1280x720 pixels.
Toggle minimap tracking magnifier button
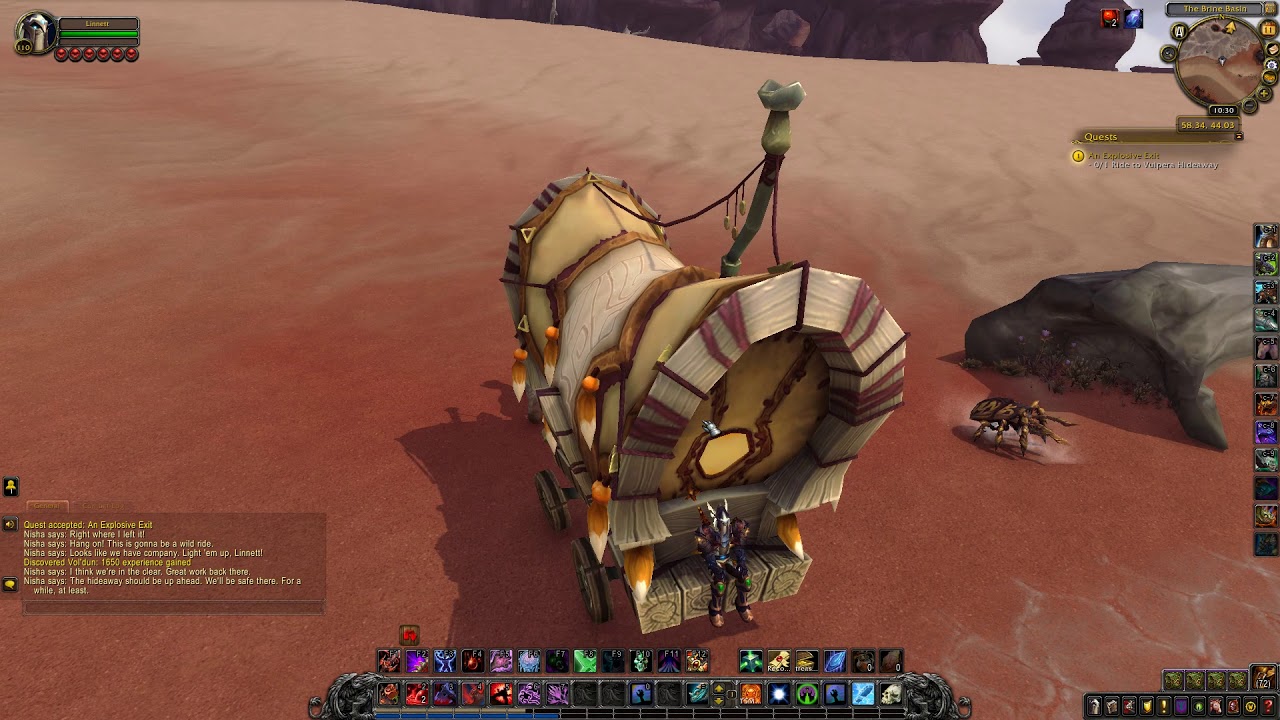[1169, 53]
